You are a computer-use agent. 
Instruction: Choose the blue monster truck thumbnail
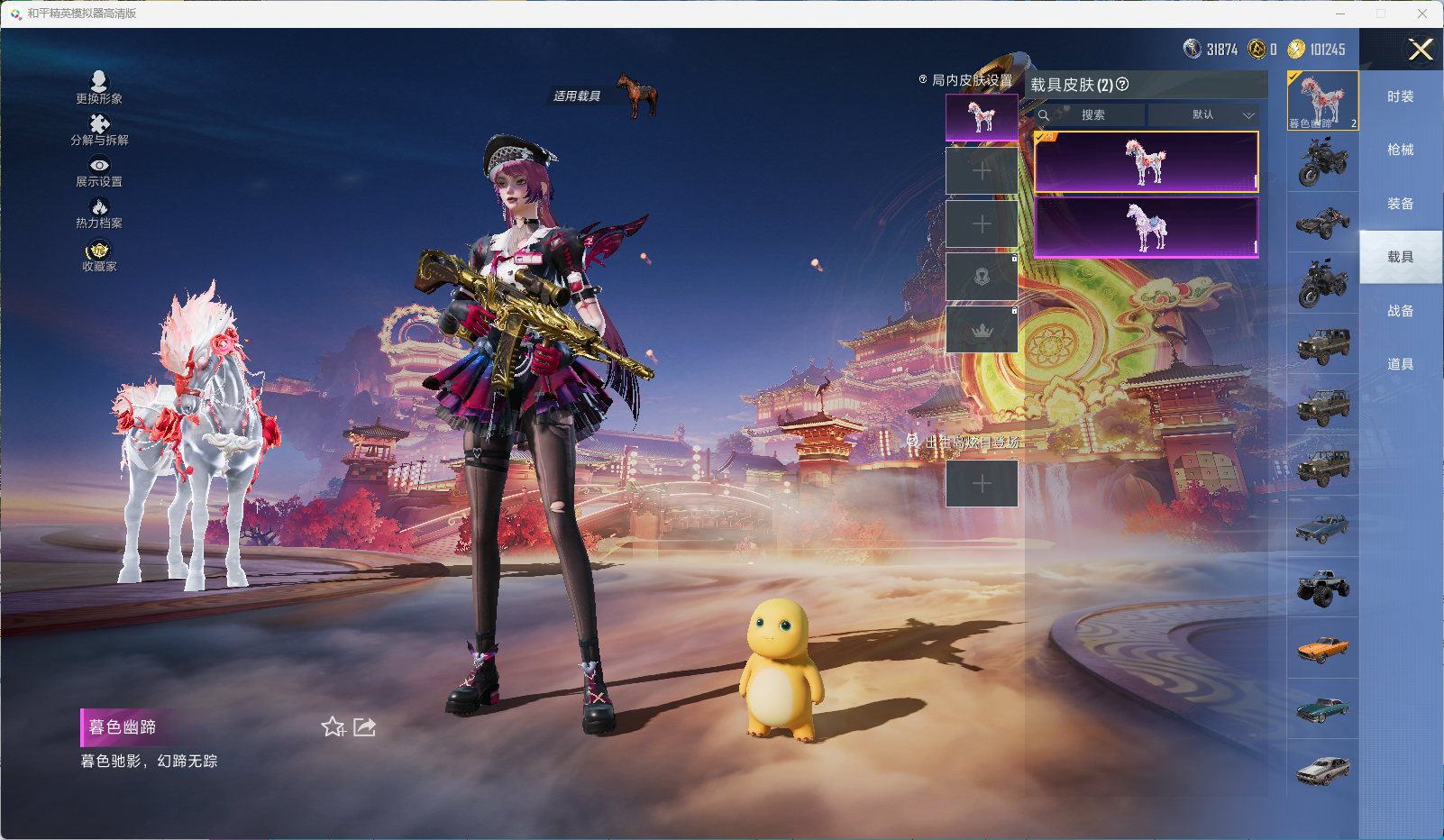point(1322,588)
